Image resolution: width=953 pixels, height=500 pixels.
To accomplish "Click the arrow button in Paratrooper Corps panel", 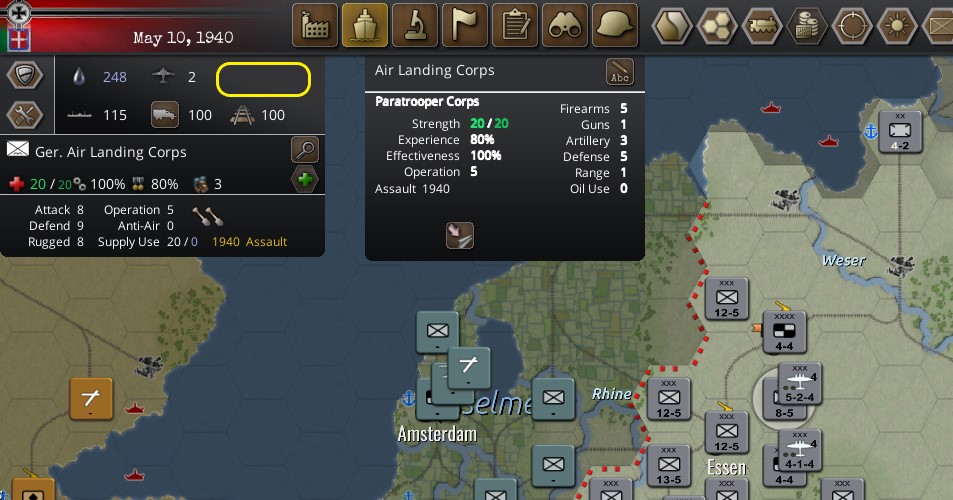I will coord(459,235).
